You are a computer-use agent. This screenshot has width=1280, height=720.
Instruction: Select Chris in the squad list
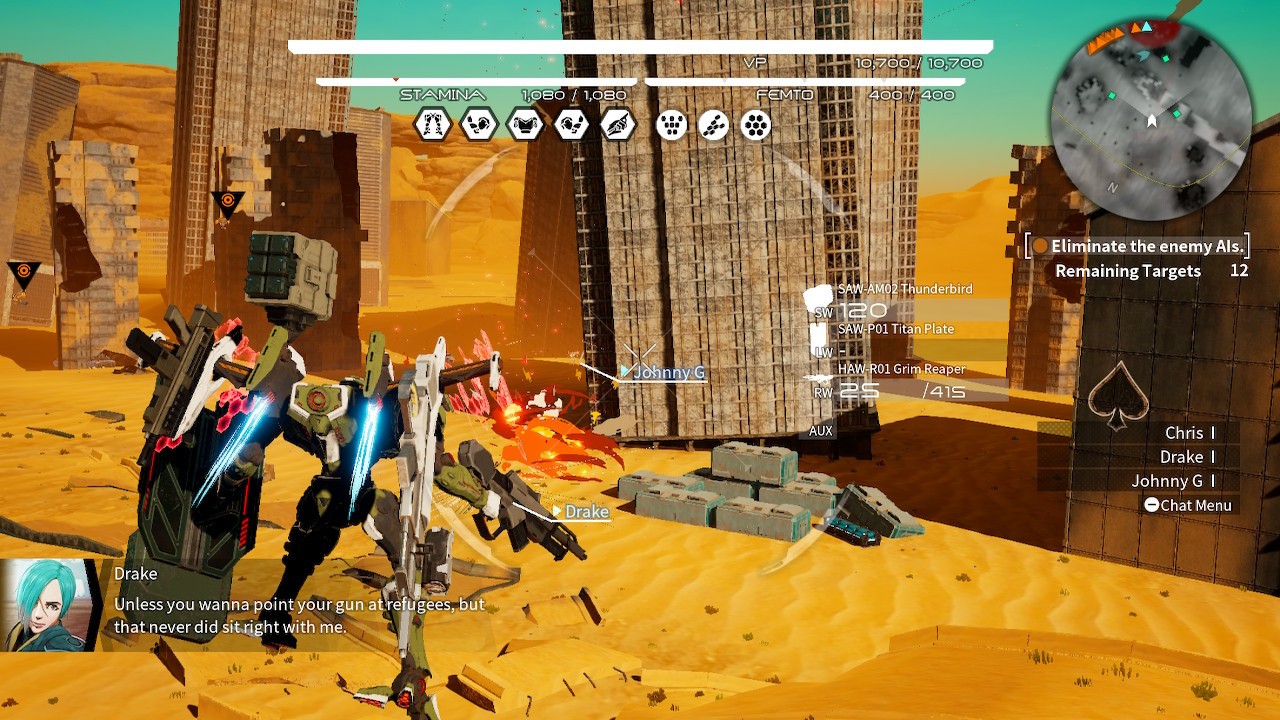click(1184, 433)
